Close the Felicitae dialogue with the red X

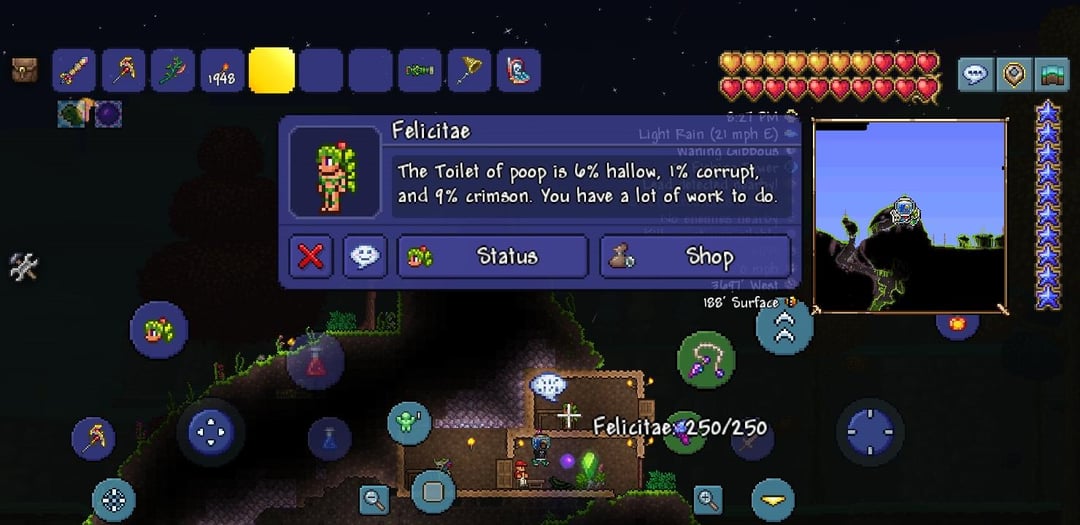coord(311,257)
